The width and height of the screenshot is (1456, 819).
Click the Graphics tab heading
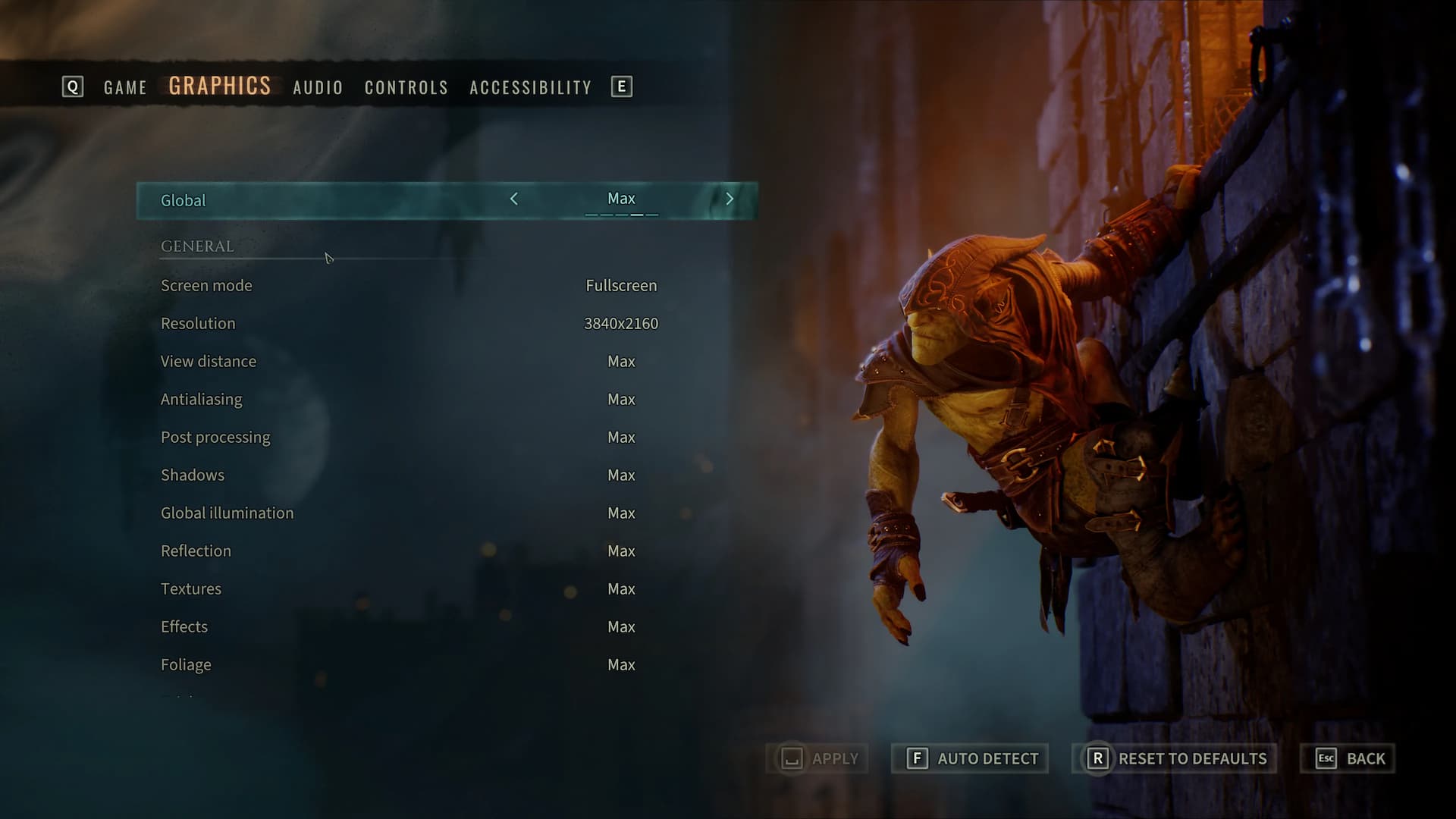[x=219, y=86]
